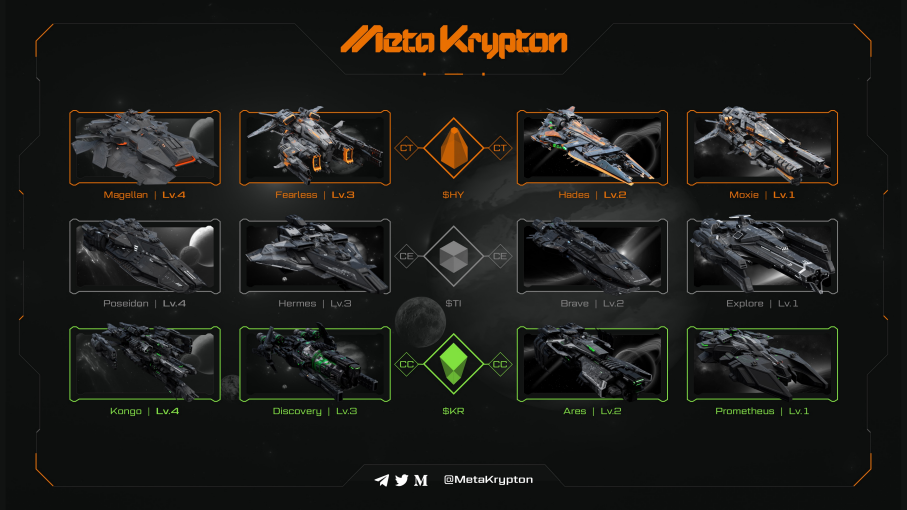Open the Telegram paper plane icon
Image resolution: width=907 pixels, height=510 pixels.
tap(381, 480)
